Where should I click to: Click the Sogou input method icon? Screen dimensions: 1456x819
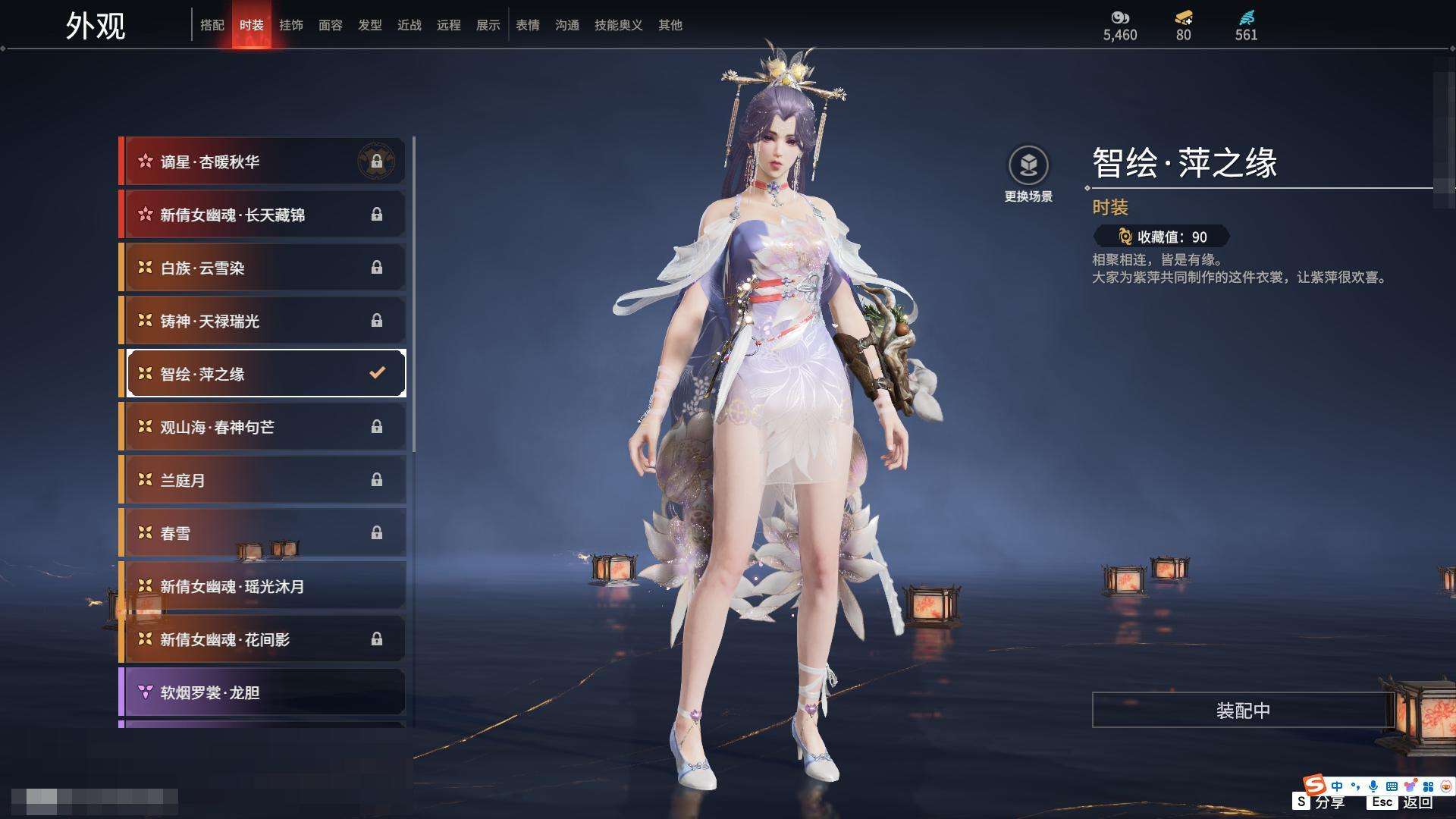coord(1314,784)
